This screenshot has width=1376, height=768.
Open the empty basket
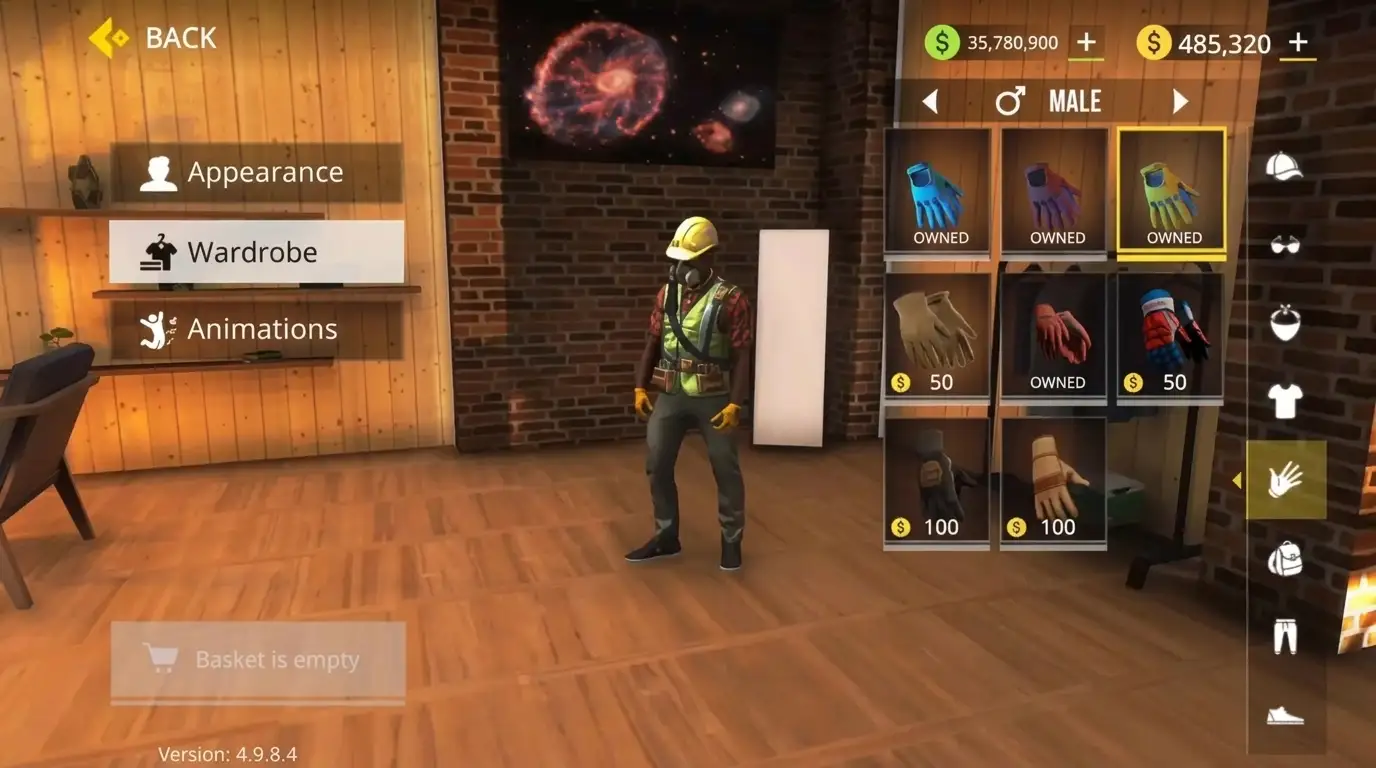tap(257, 660)
